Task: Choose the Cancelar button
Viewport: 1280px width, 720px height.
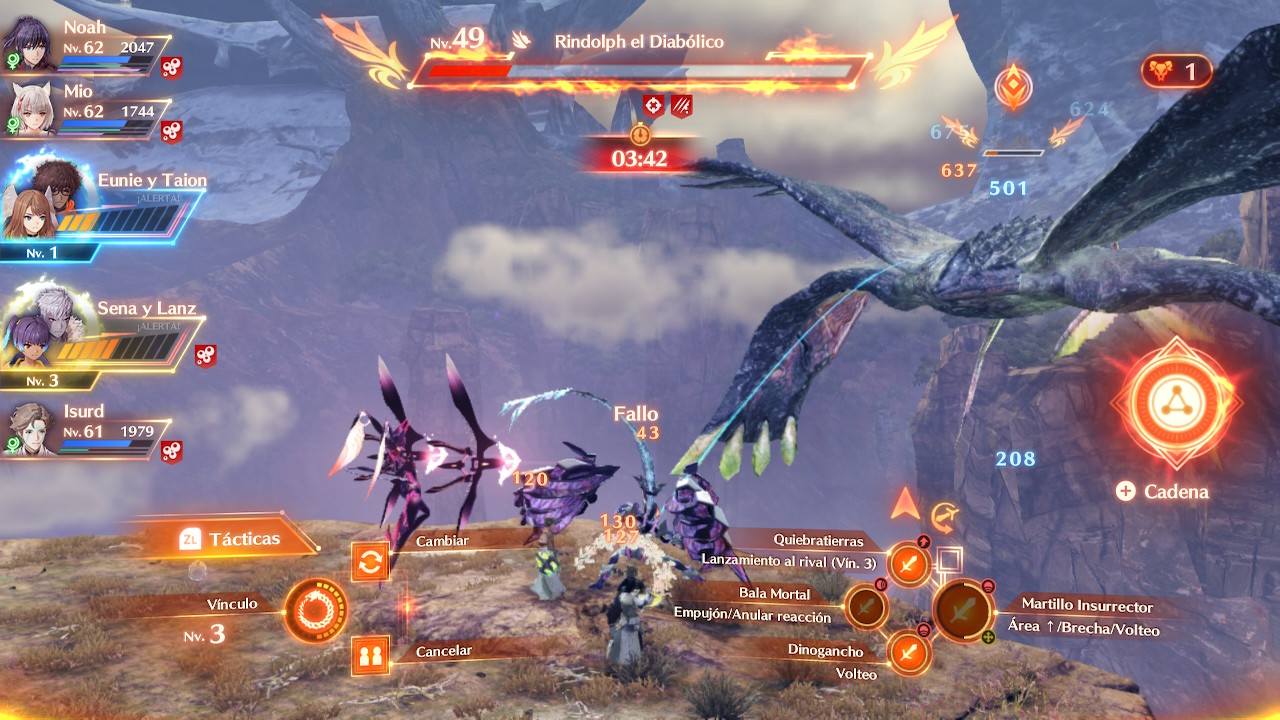Action: coord(369,656)
